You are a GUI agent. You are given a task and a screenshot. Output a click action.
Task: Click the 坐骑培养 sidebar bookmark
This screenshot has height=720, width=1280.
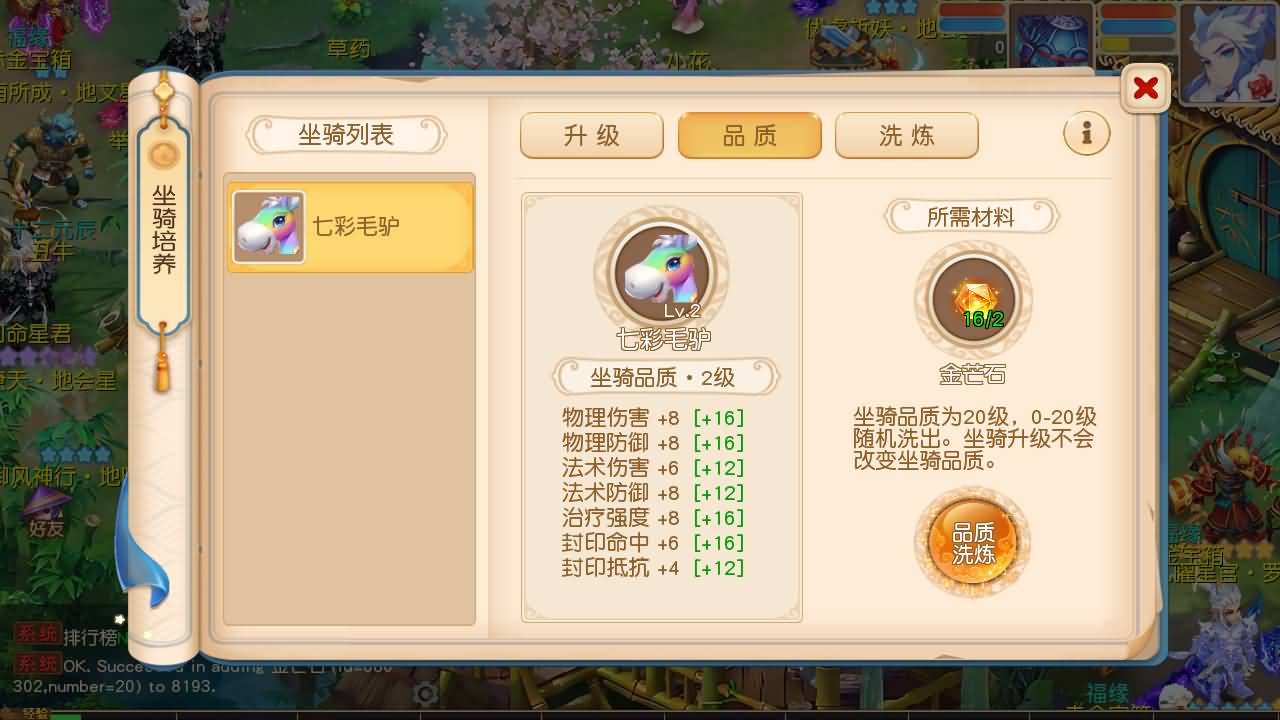[162, 230]
